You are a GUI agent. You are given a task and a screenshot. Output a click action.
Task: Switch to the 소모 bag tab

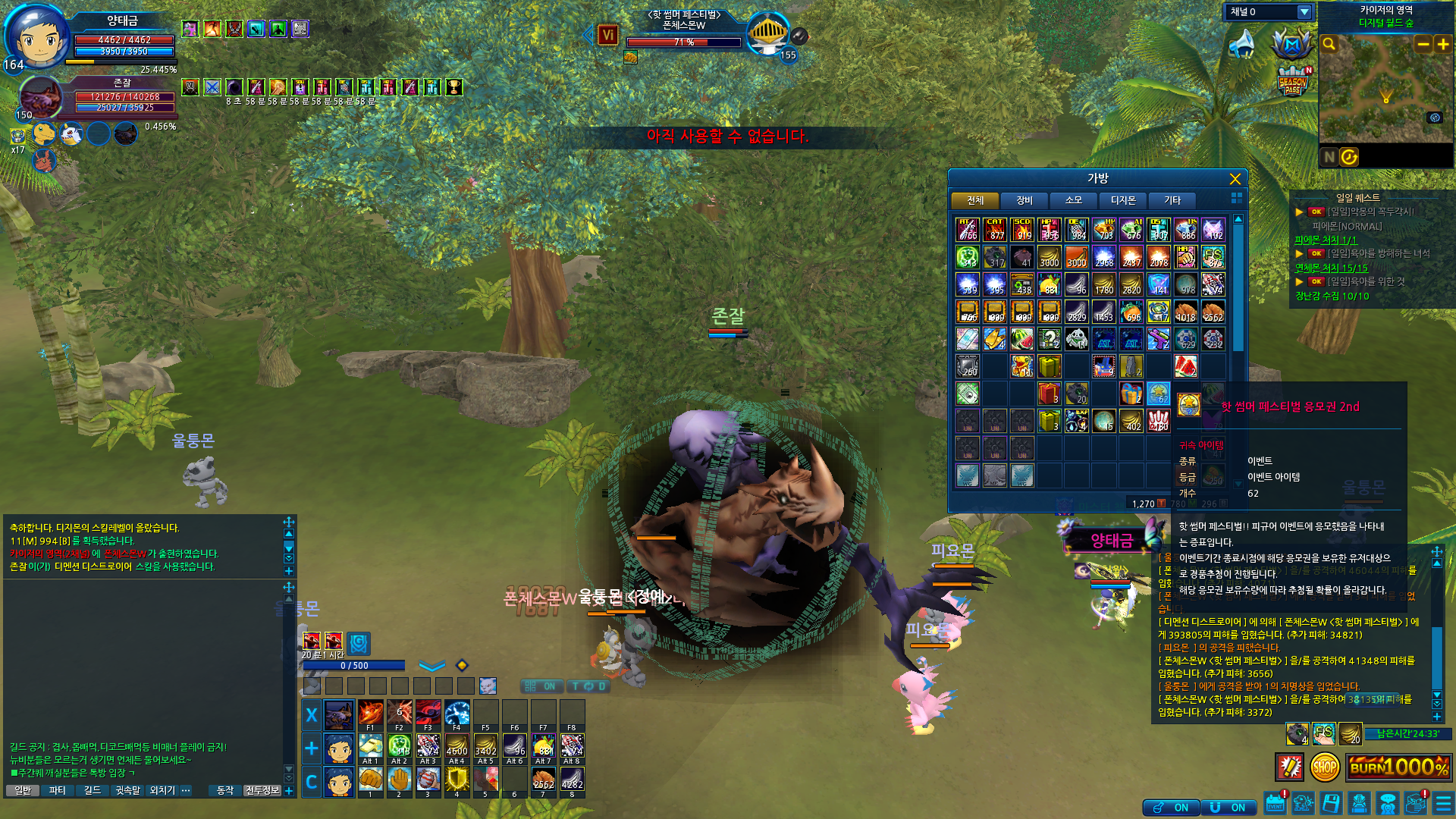tap(1074, 200)
